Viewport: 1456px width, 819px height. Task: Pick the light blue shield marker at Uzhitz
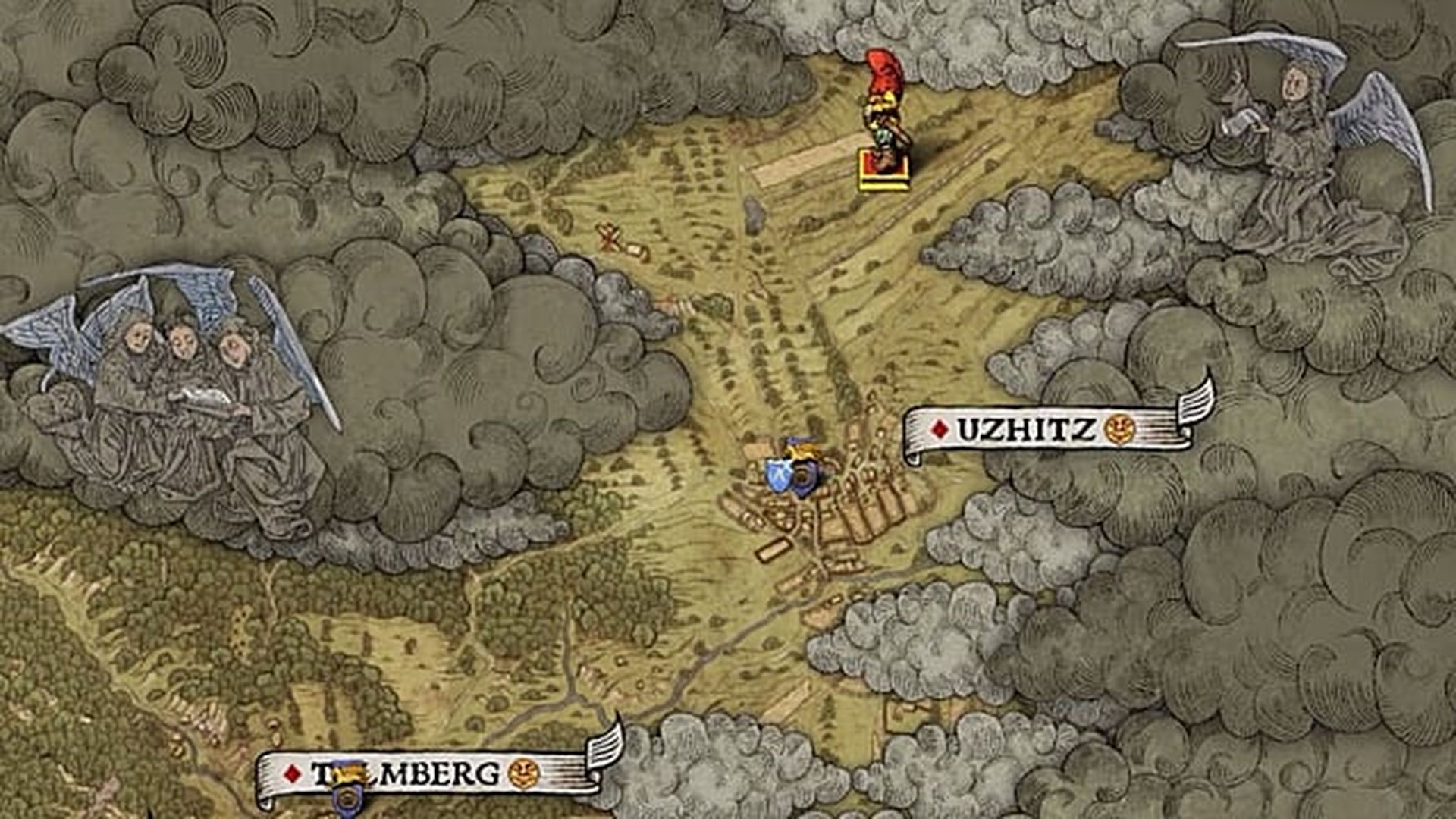click(779, 474)
